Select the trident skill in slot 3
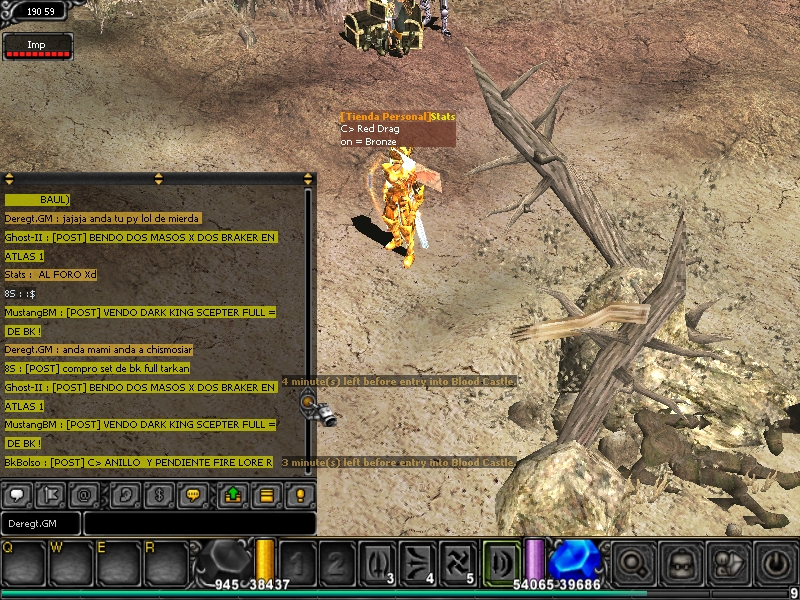The width and height of the screenshot is (800, 600). 378,562
